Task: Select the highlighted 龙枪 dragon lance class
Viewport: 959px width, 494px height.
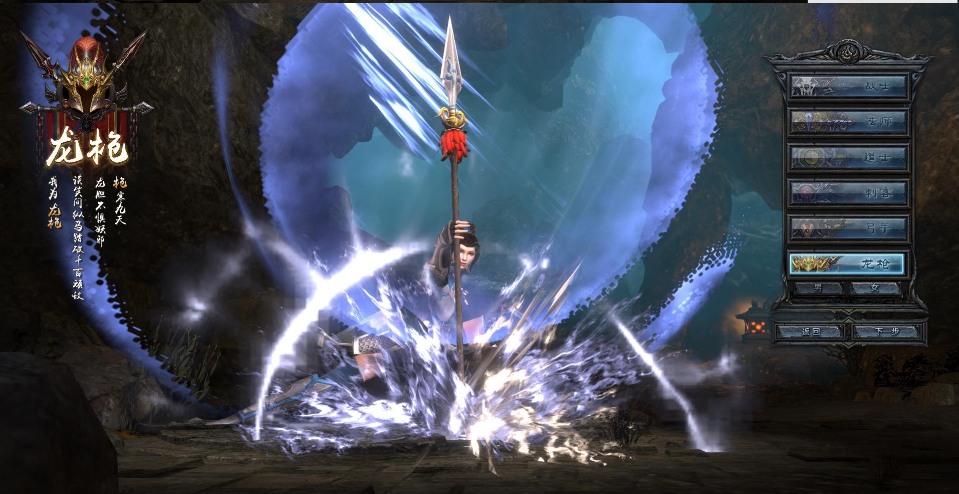Action: click(848, 264)
